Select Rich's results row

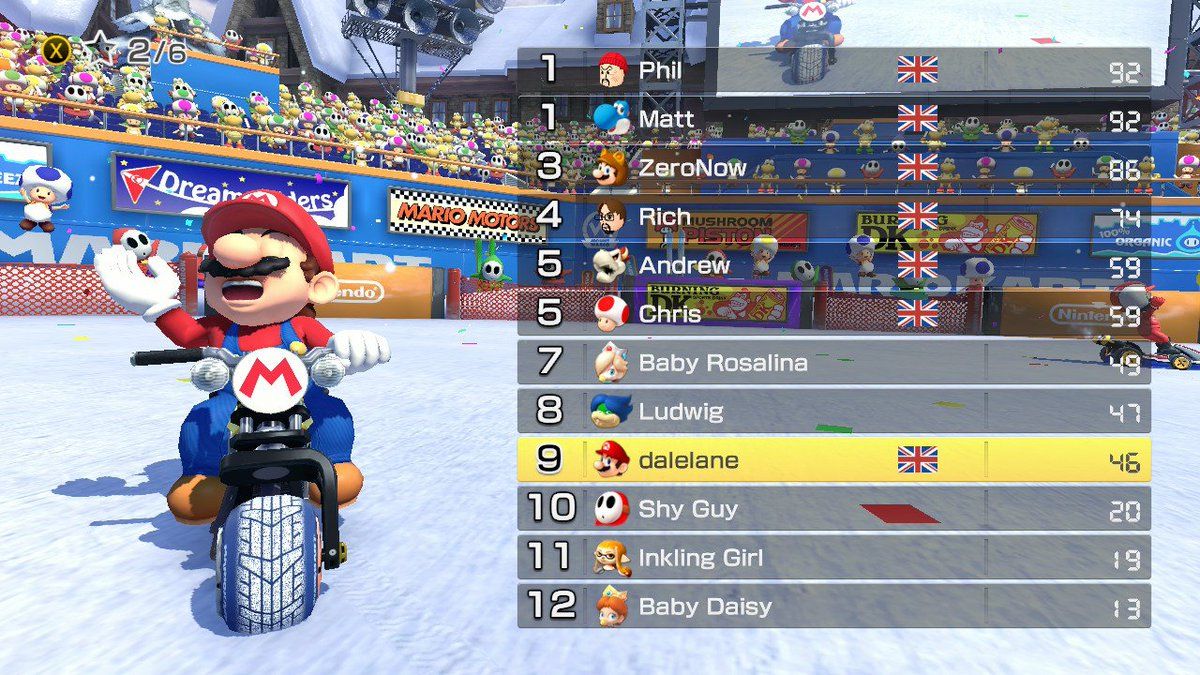(833, 216)
